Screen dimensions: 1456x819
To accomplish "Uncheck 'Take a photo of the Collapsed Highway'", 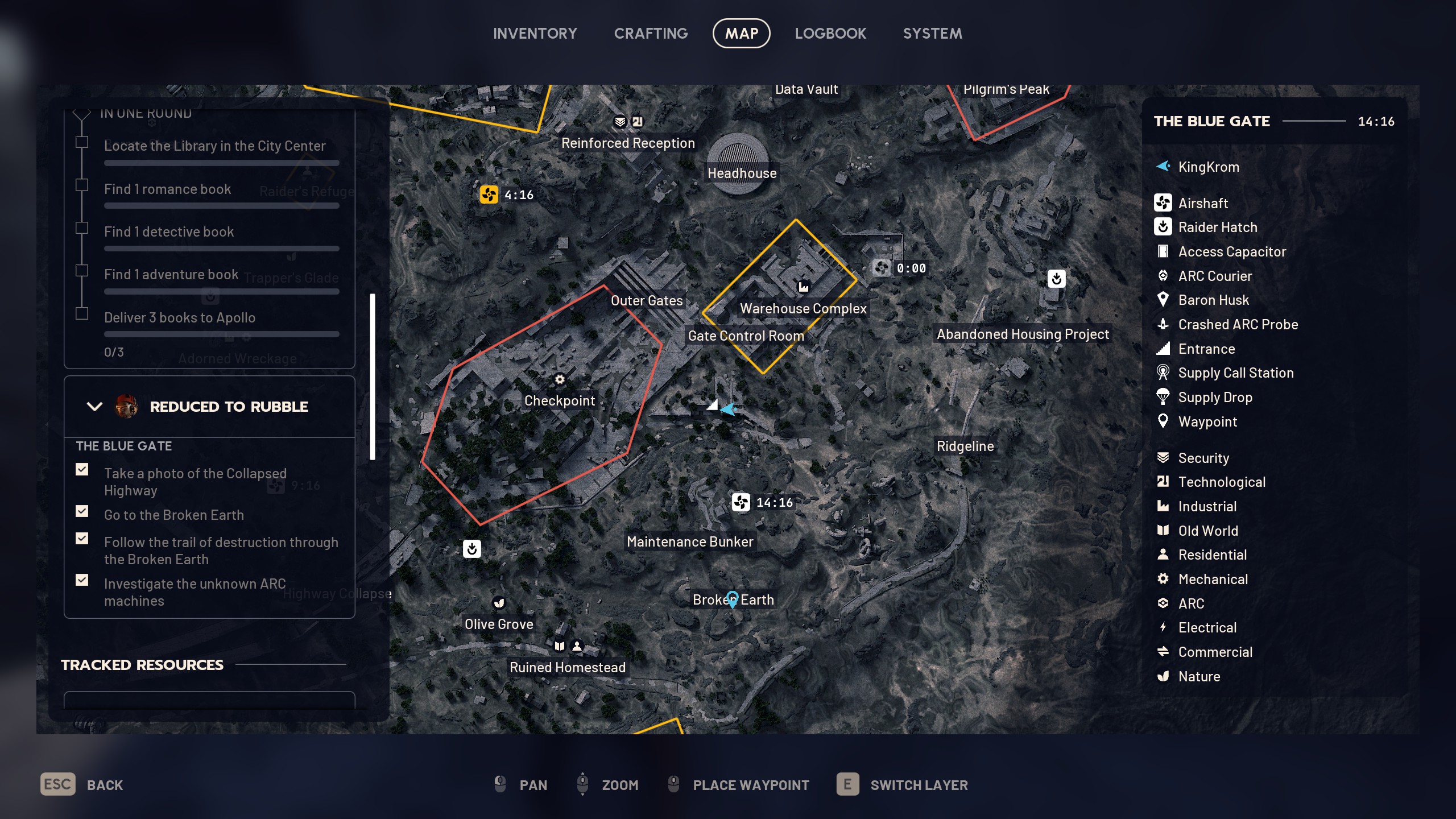I will tap(82, 469).
